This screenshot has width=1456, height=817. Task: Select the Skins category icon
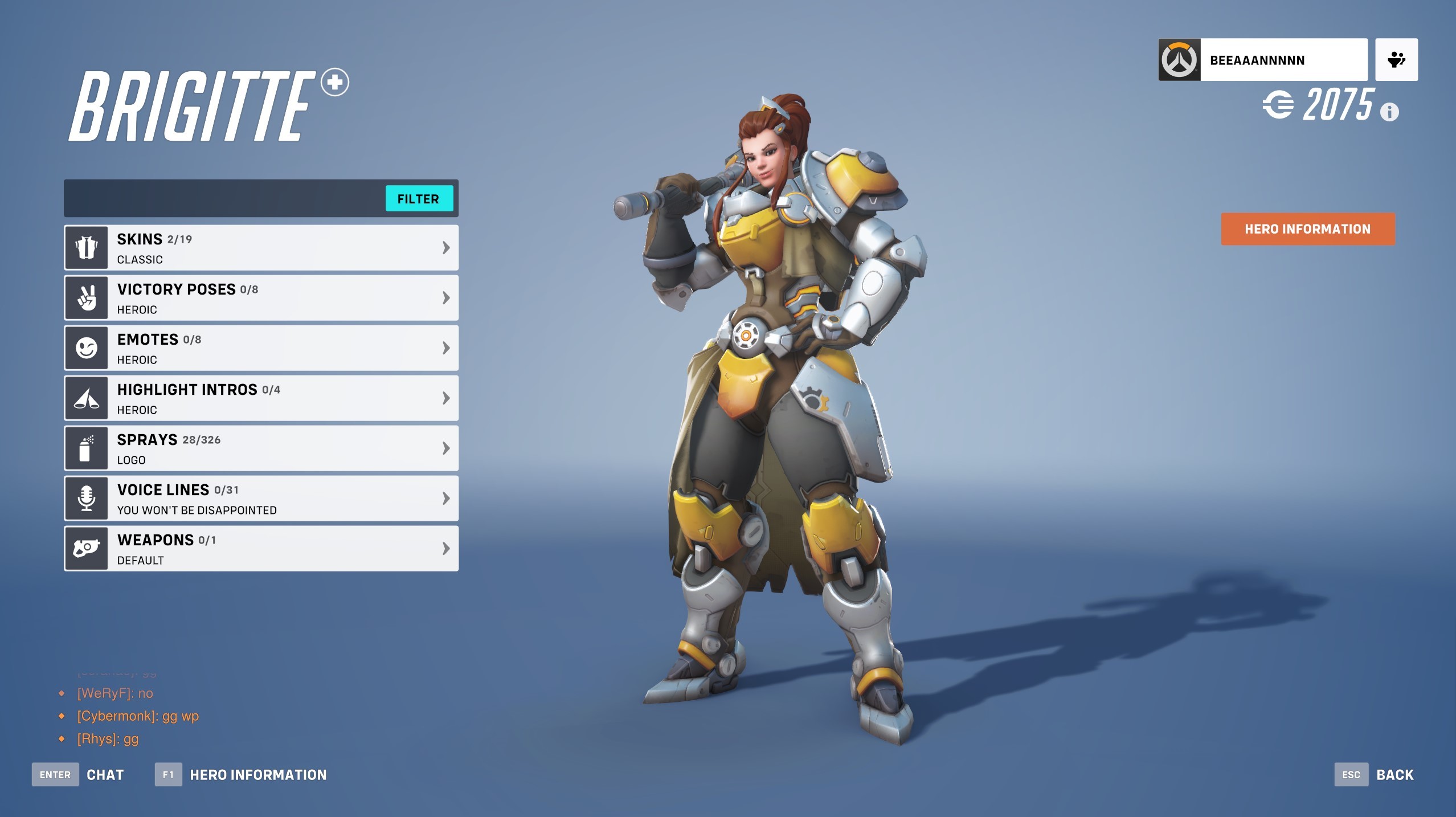pos(86,247)
